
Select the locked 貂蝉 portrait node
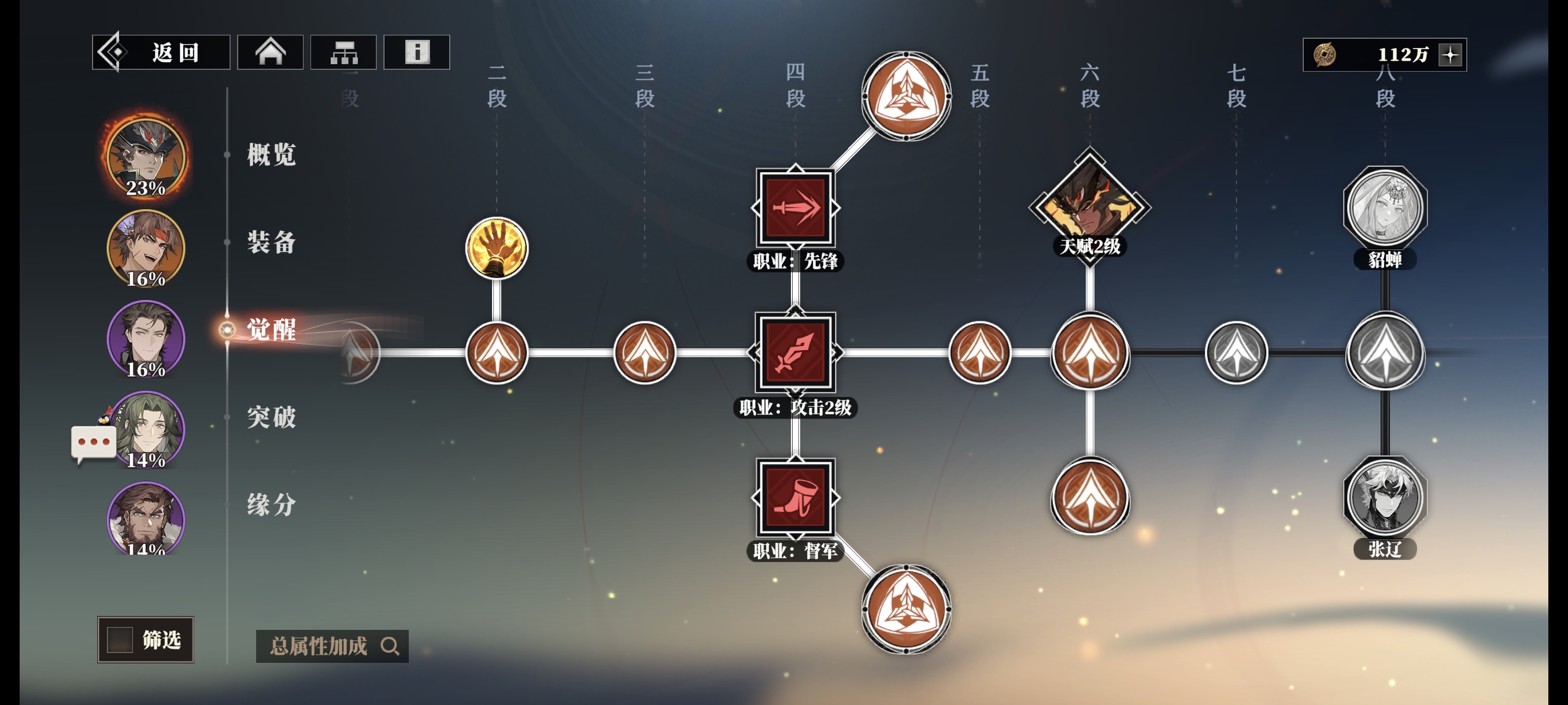(x=1385, y=208)
